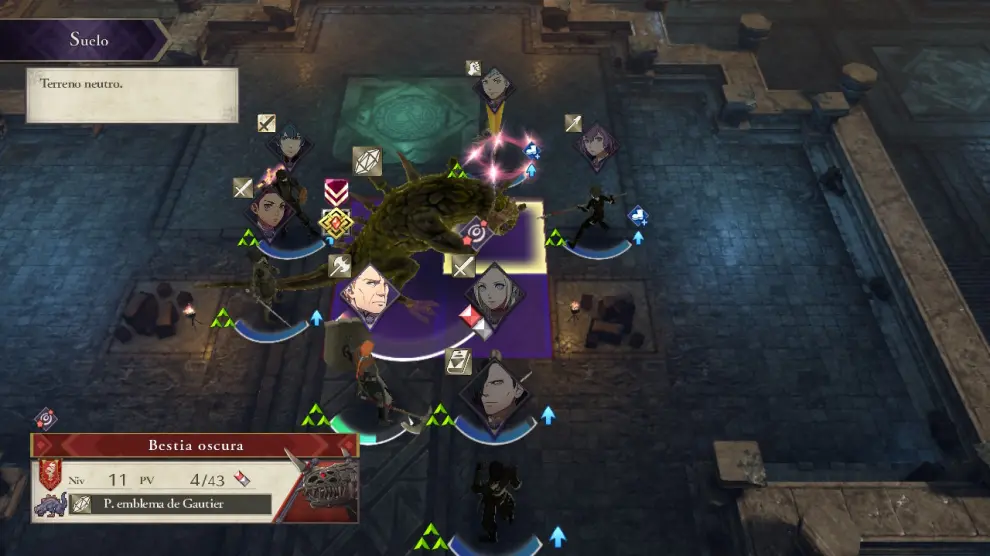Click the axe icon beside Gilbert's portrait

(x=339, y=266)
